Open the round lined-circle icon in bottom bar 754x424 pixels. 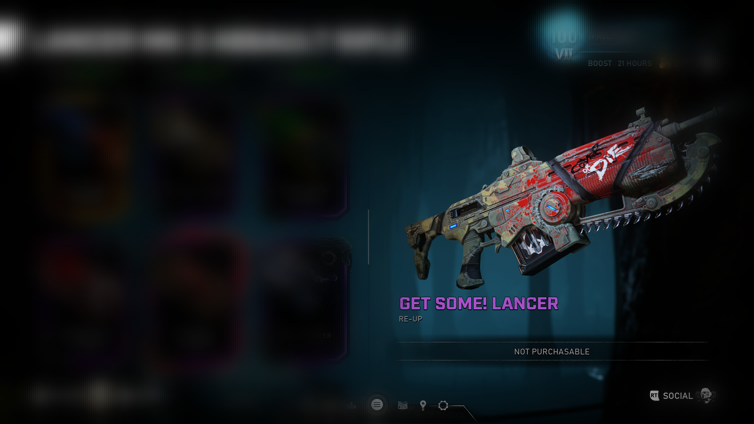point(377,405)
